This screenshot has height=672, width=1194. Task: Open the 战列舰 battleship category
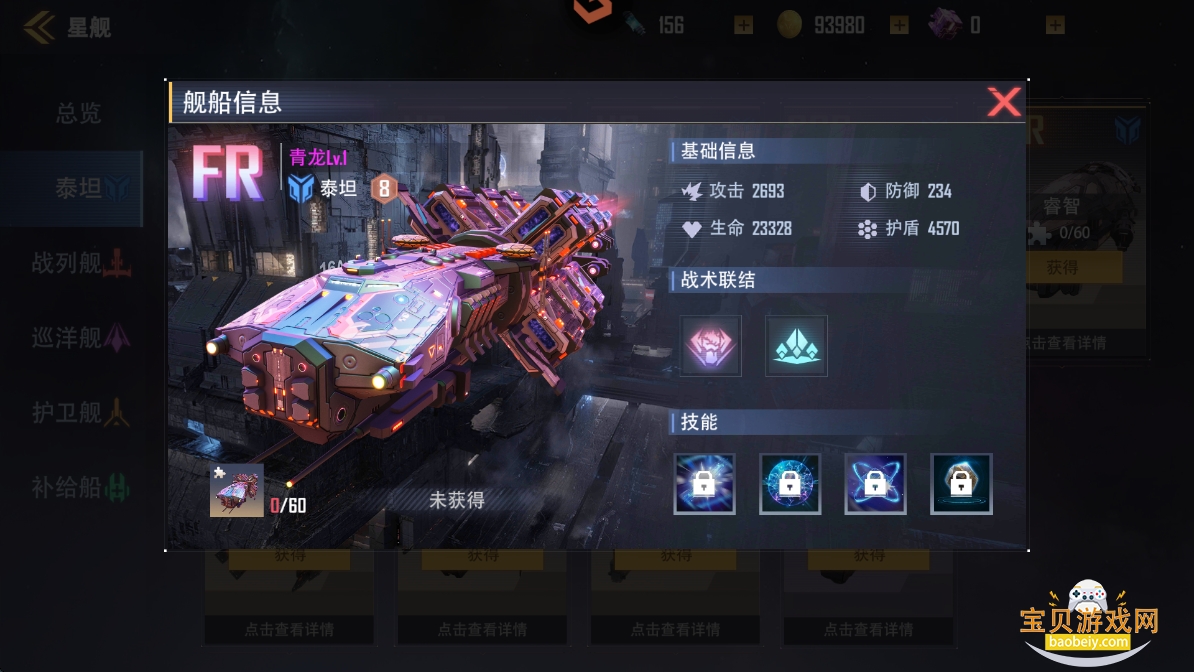pyautogui.click(x=80, y=264)
